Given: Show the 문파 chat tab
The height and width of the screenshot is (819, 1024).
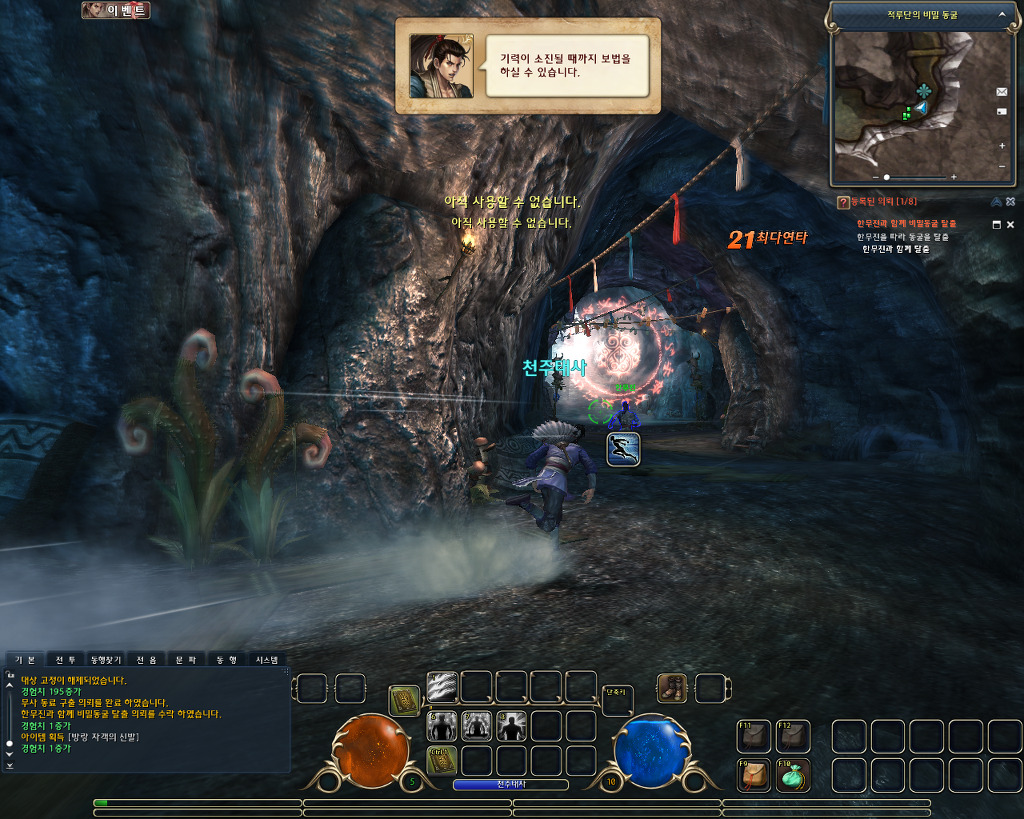Looking at the screenshot, I should [x=186, y=660].
